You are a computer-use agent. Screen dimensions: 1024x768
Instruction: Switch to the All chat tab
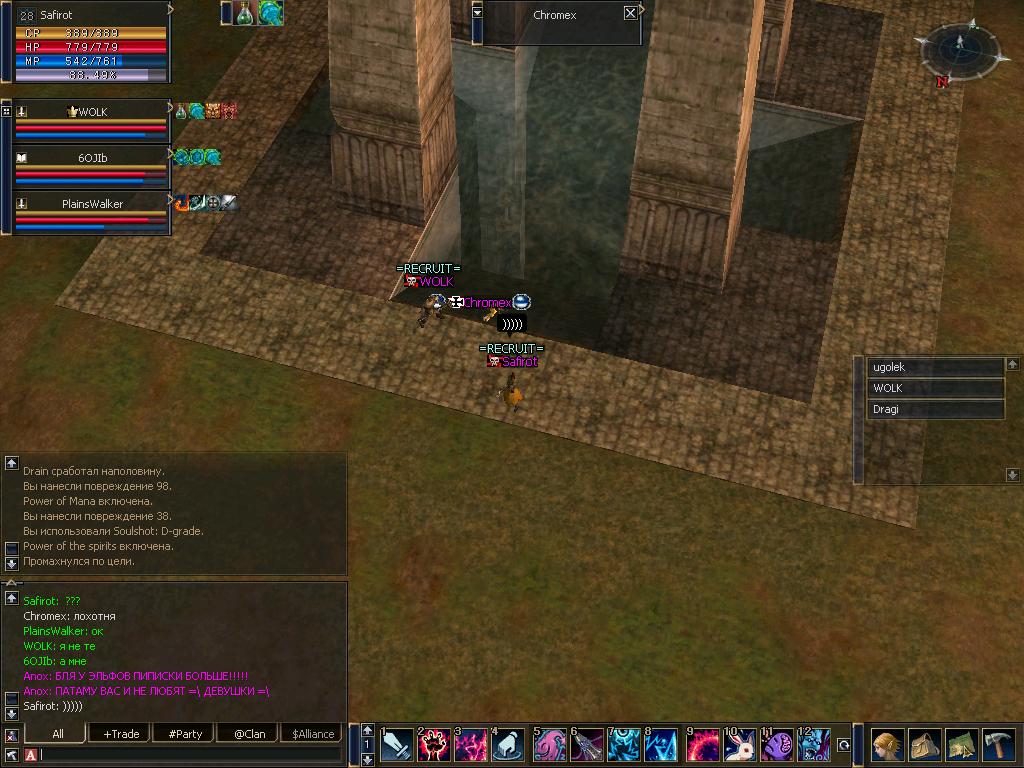(58, 734)
